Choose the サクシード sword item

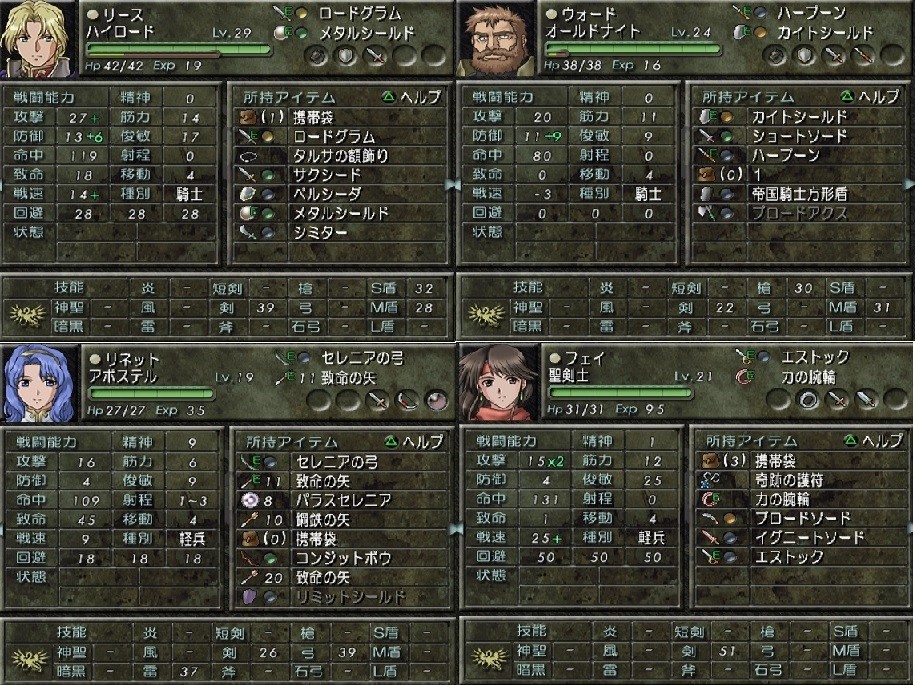point(326,175)
